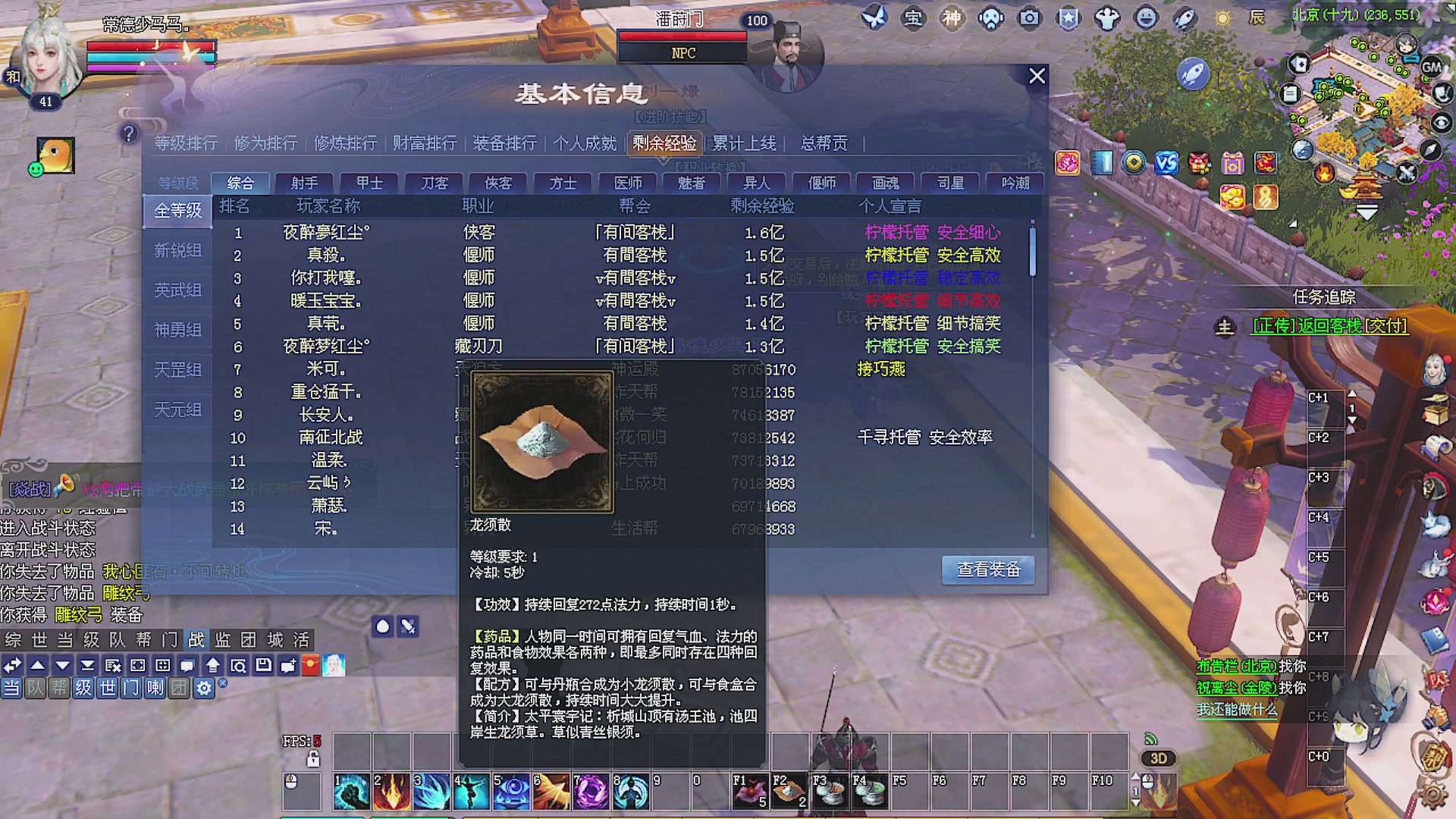The height and width of the screenshot is (819, 1456).
Task: Enable the grayed-out 队 chat channel filter
Action: (x=36, y=688)
